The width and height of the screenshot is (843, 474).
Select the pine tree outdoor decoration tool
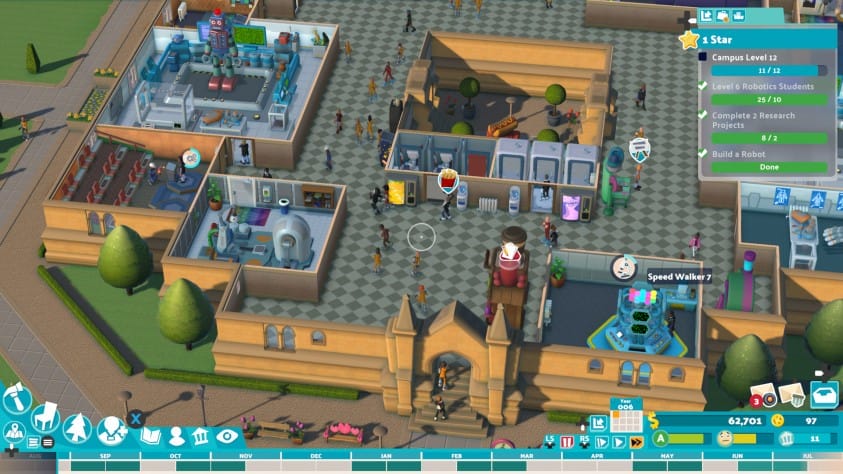[77, 428]
